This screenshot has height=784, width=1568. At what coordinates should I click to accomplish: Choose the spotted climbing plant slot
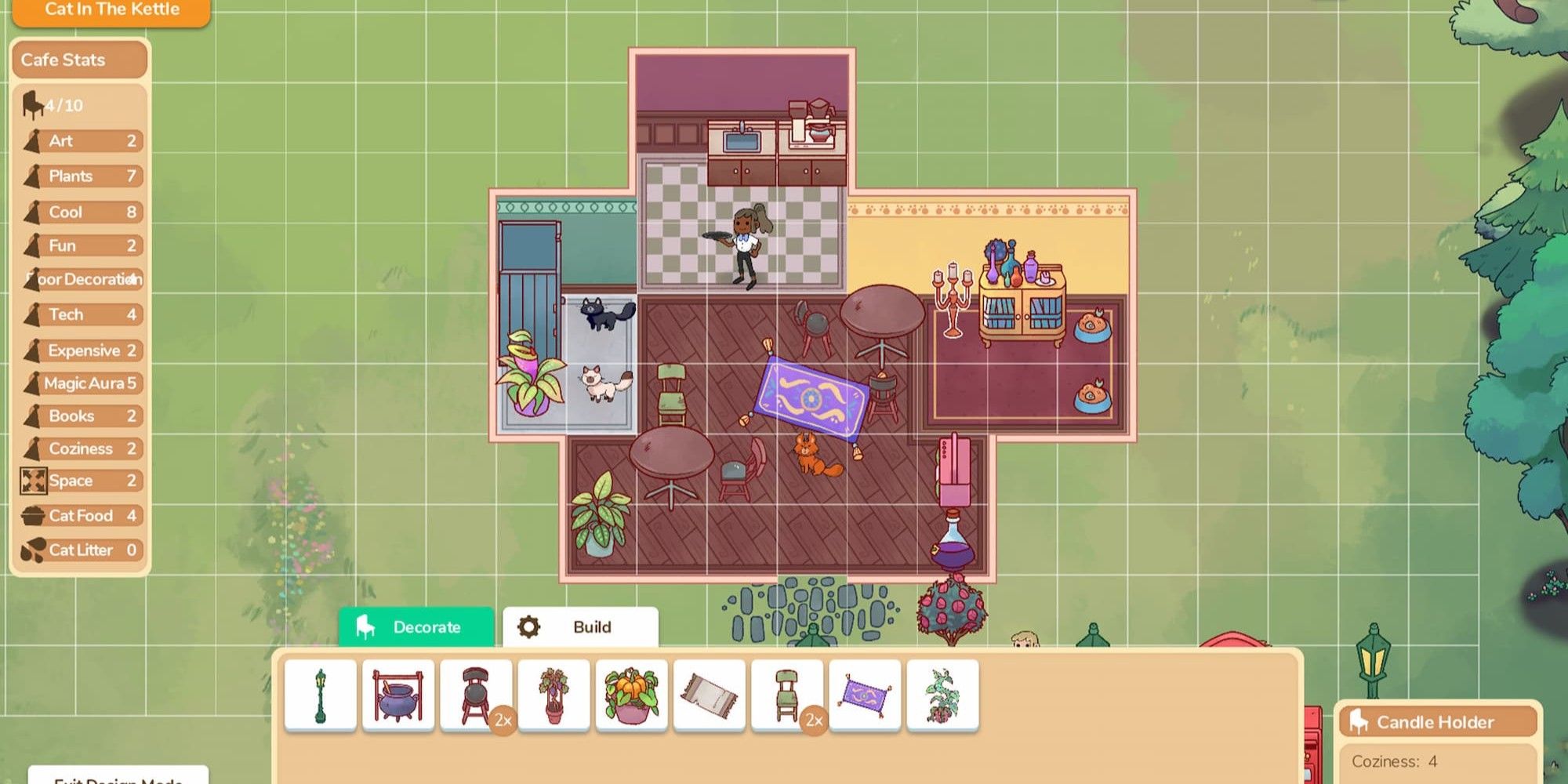coord(942,695)
